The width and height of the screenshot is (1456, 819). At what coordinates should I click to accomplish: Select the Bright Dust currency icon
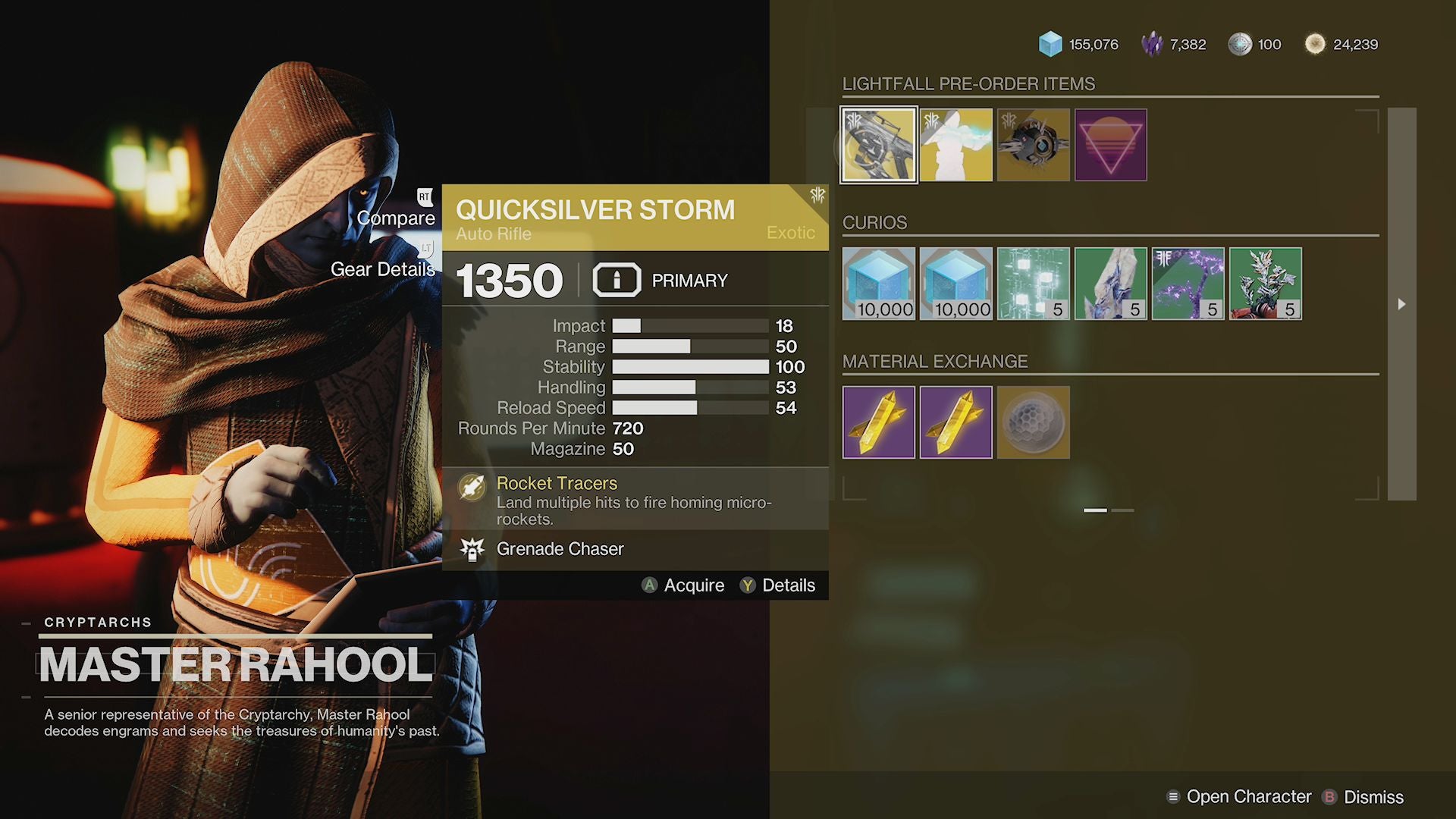1314,44
